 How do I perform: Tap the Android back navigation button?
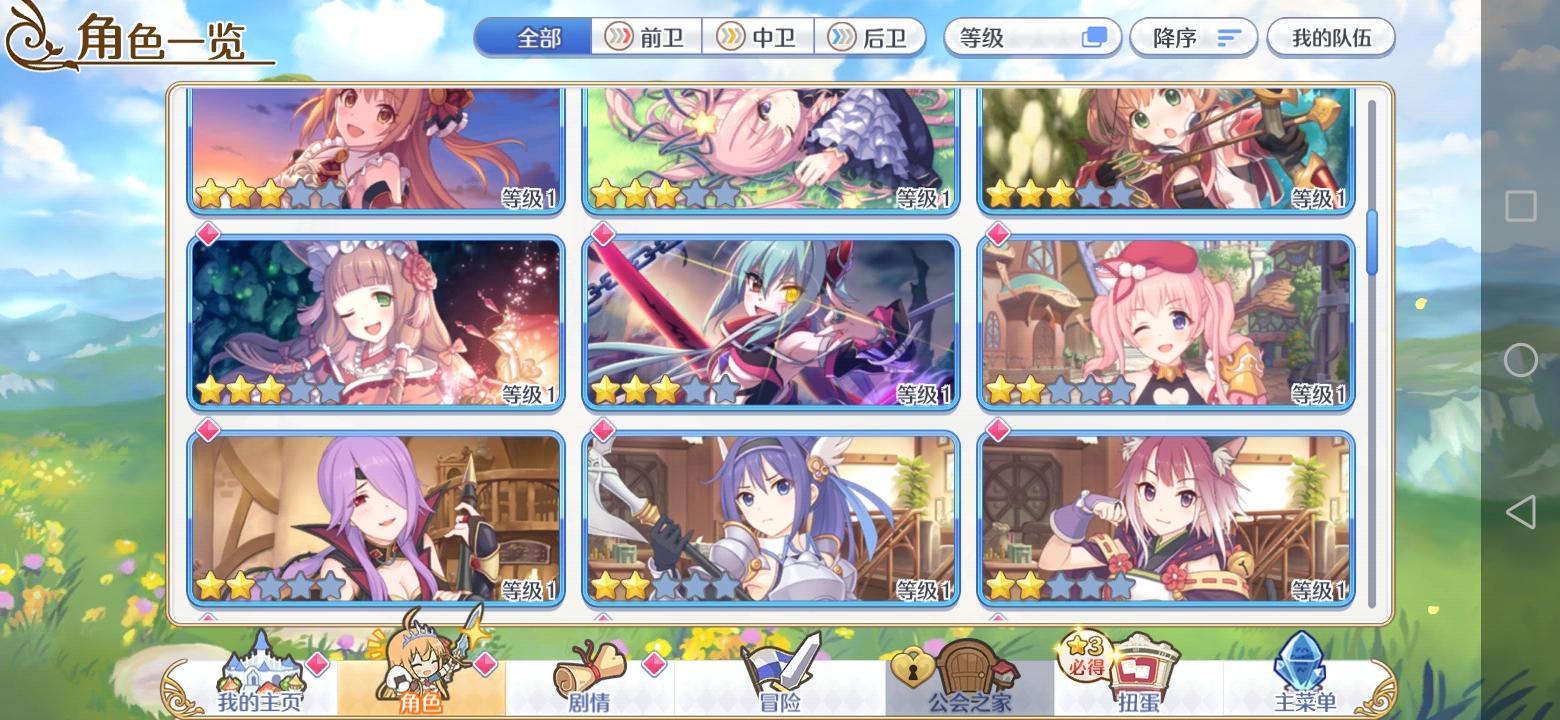(x=1522, y=512)
